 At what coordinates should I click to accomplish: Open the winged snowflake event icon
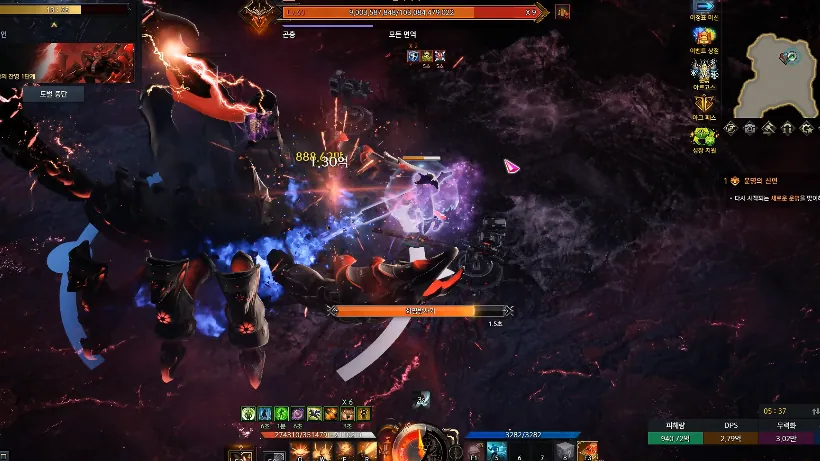[x=704, y=71]
